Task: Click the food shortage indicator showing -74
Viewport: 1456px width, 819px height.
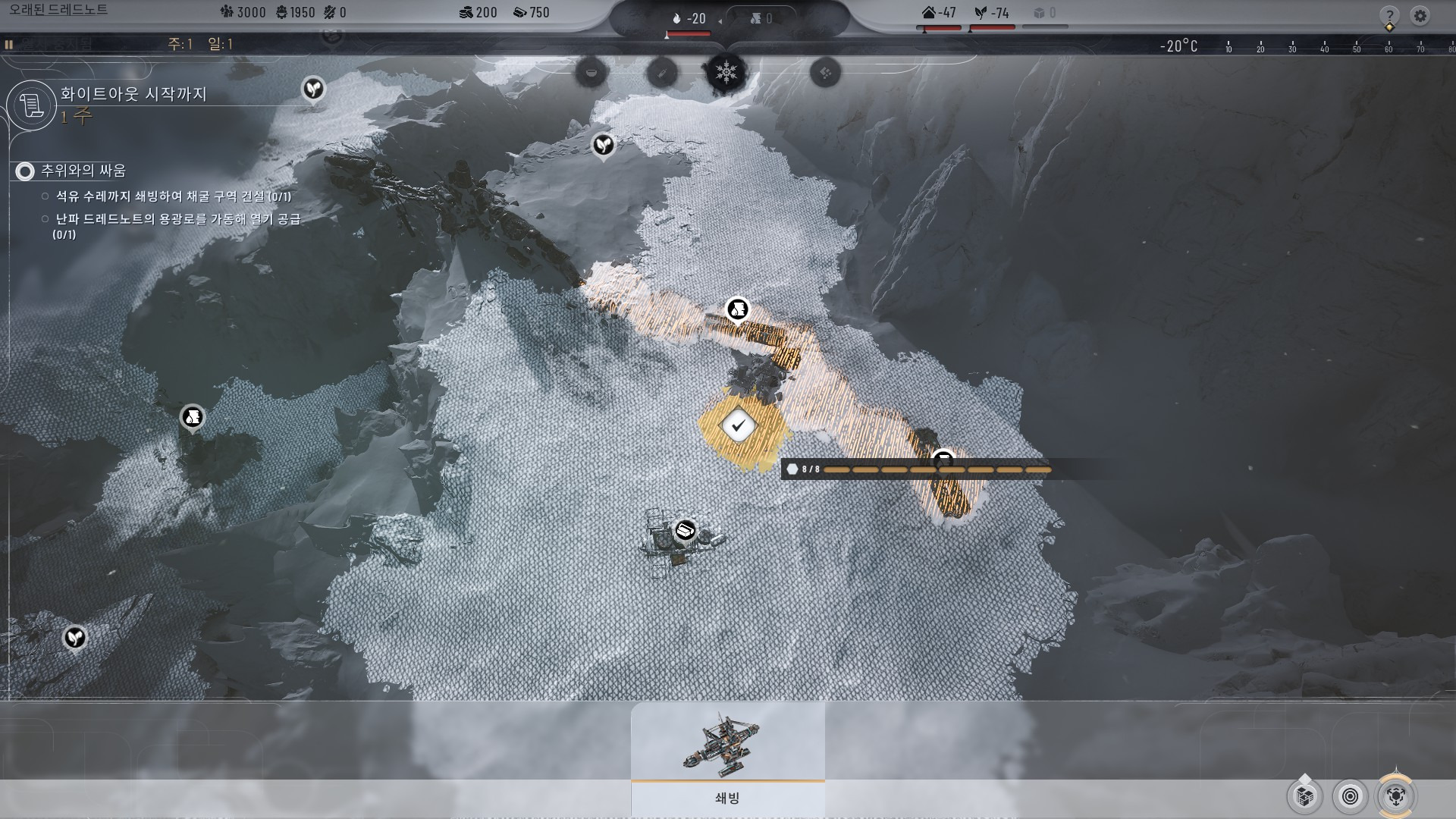Action: pos(992,13)
